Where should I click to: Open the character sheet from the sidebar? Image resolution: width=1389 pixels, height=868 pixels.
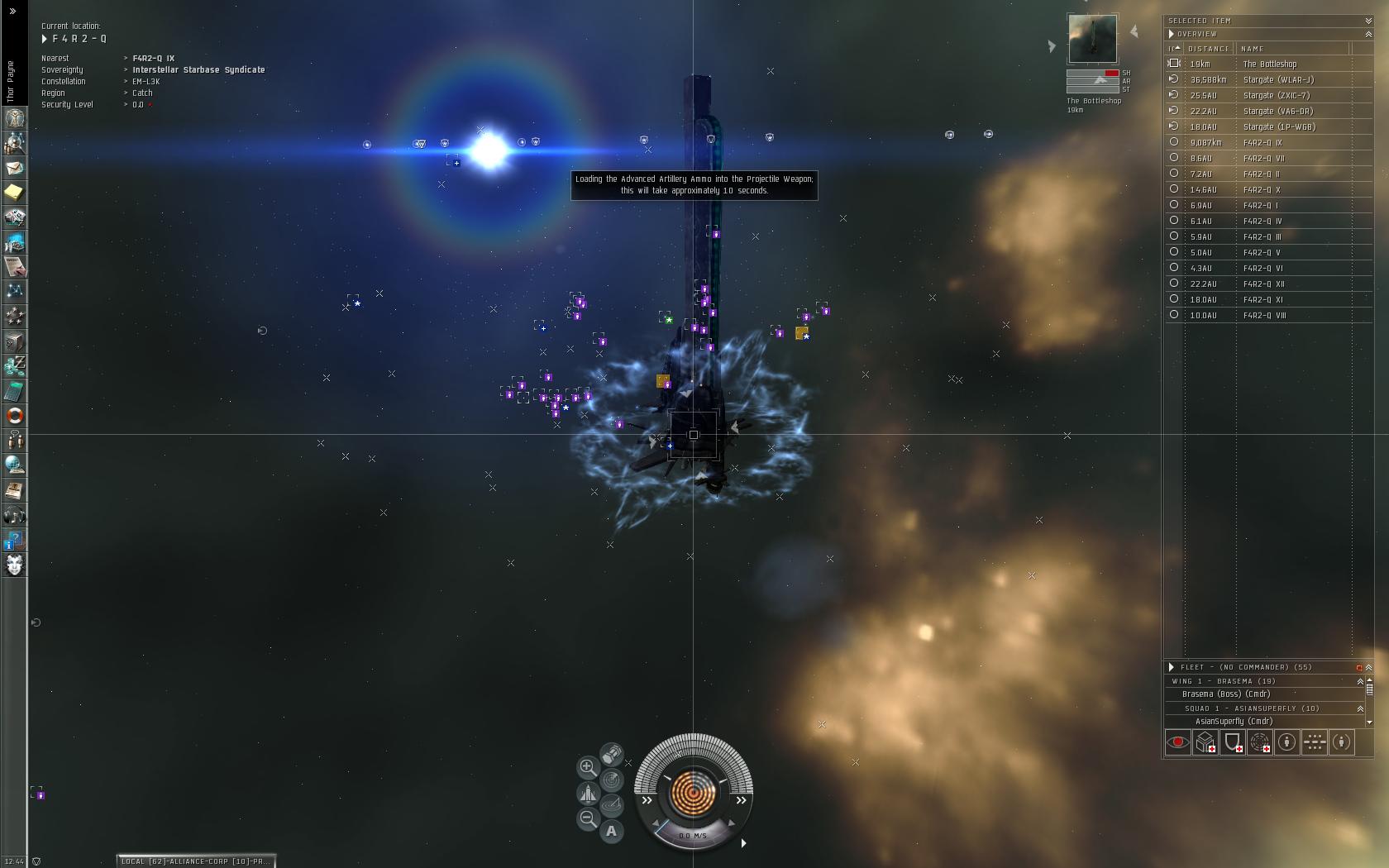[14, 118]
